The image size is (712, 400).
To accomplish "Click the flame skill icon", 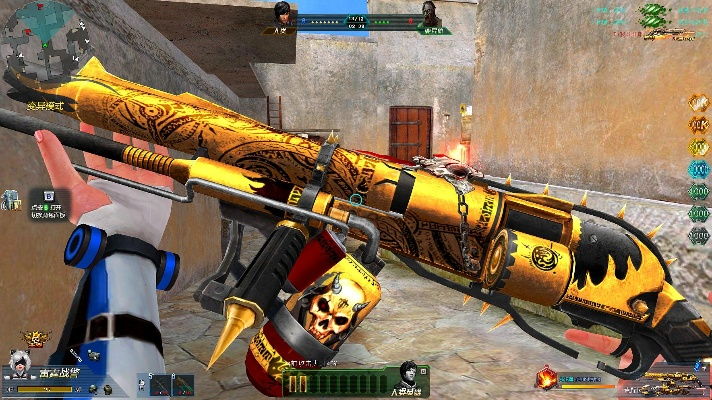I will coord(547,379).
